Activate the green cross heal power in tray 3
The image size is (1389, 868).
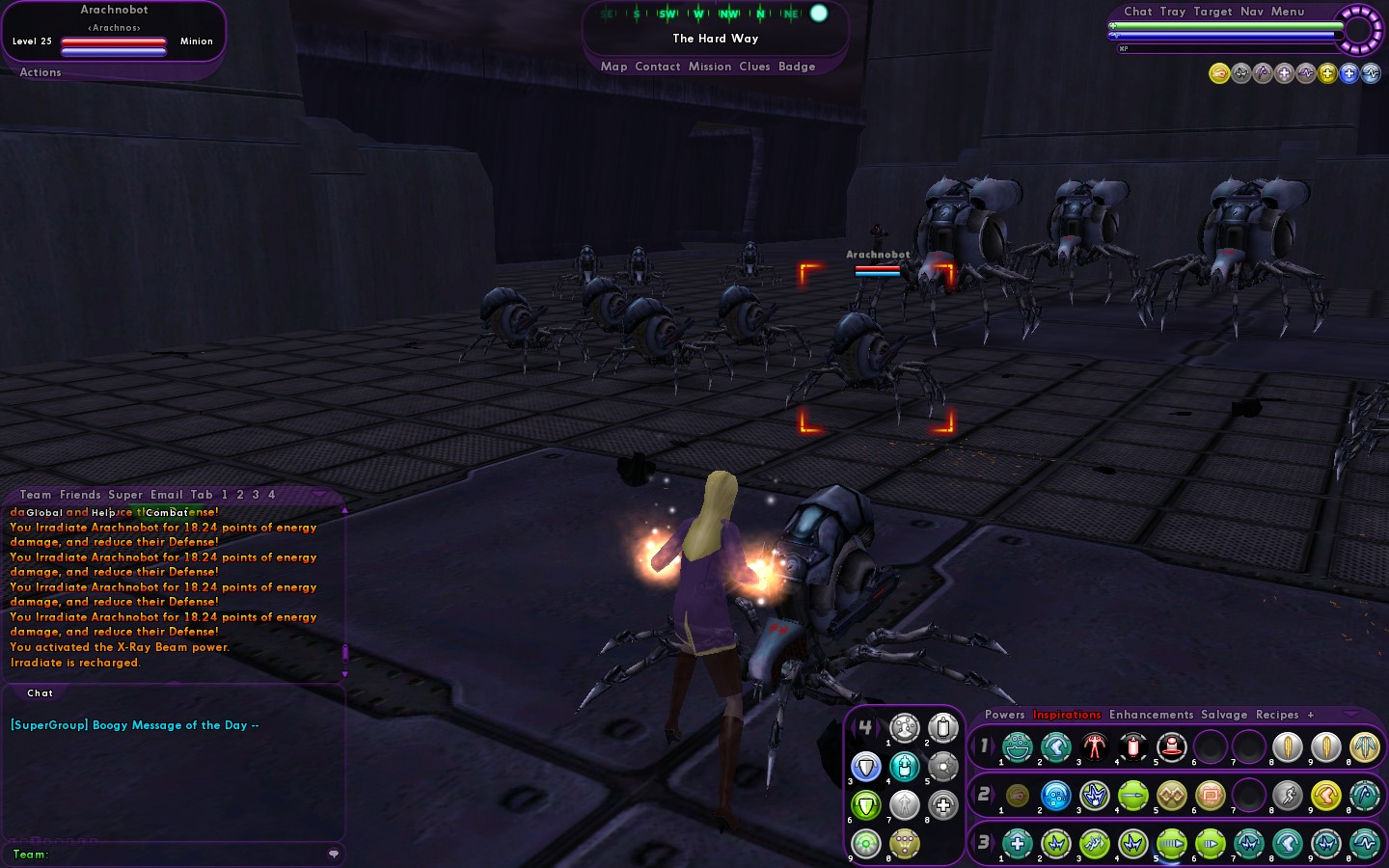click(x=1018, y=844)
